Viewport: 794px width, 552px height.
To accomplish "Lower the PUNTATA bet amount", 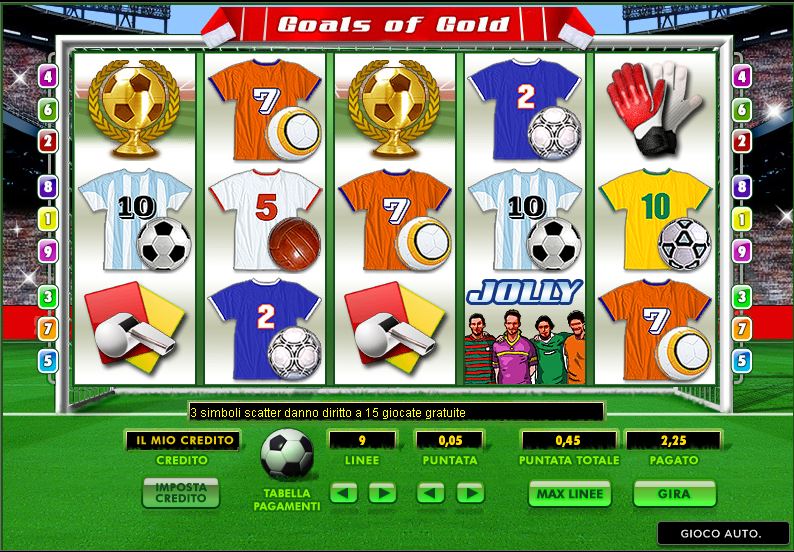I will point(431,493).
